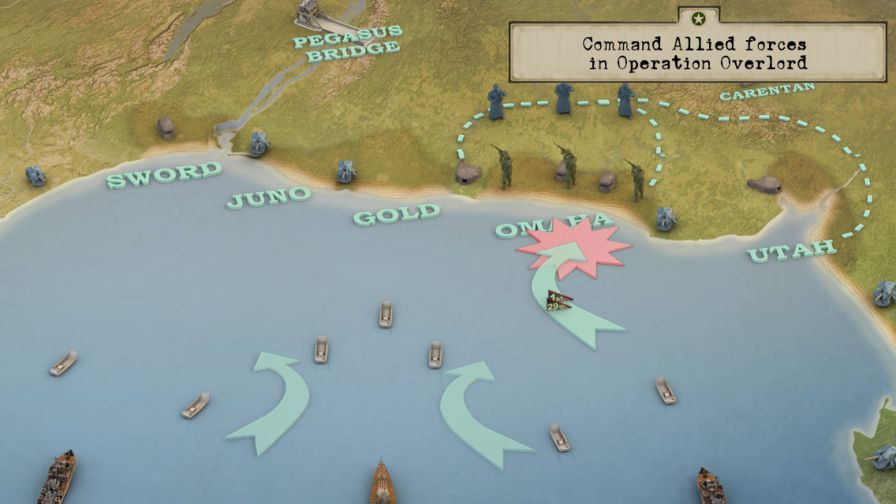Choose the Utah beach label

pos(792,250)
